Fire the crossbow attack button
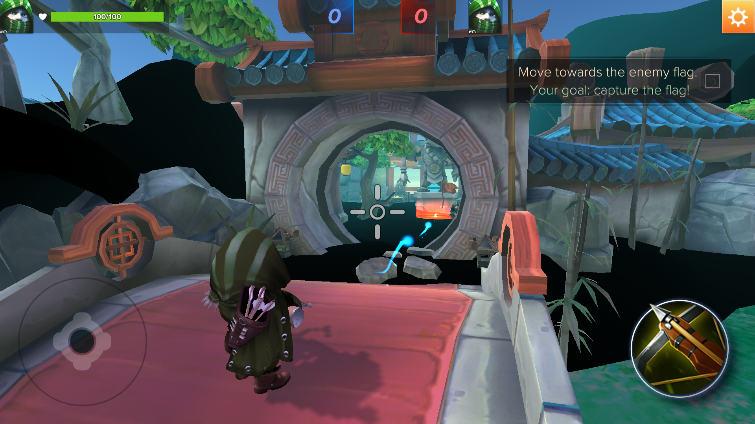The image size is (755, 424). pyautogui.click(x=680, y=348)
